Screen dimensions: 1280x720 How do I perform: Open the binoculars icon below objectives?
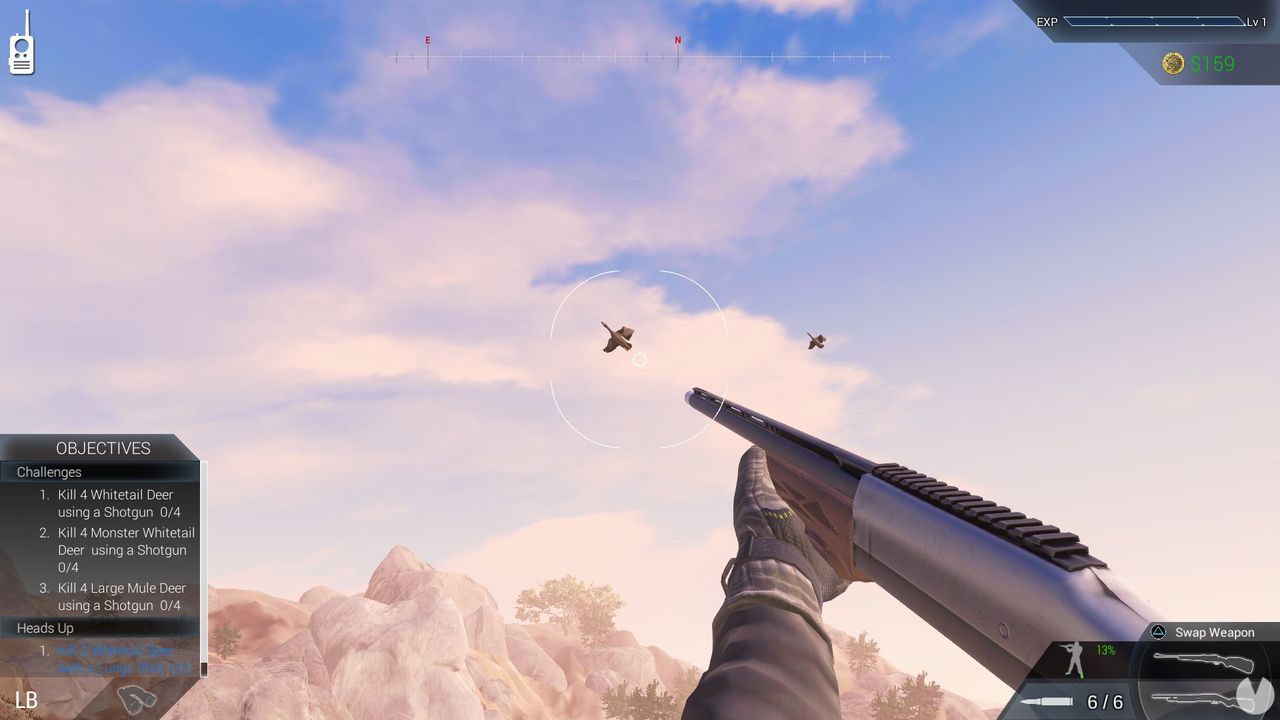click(138, 698)
